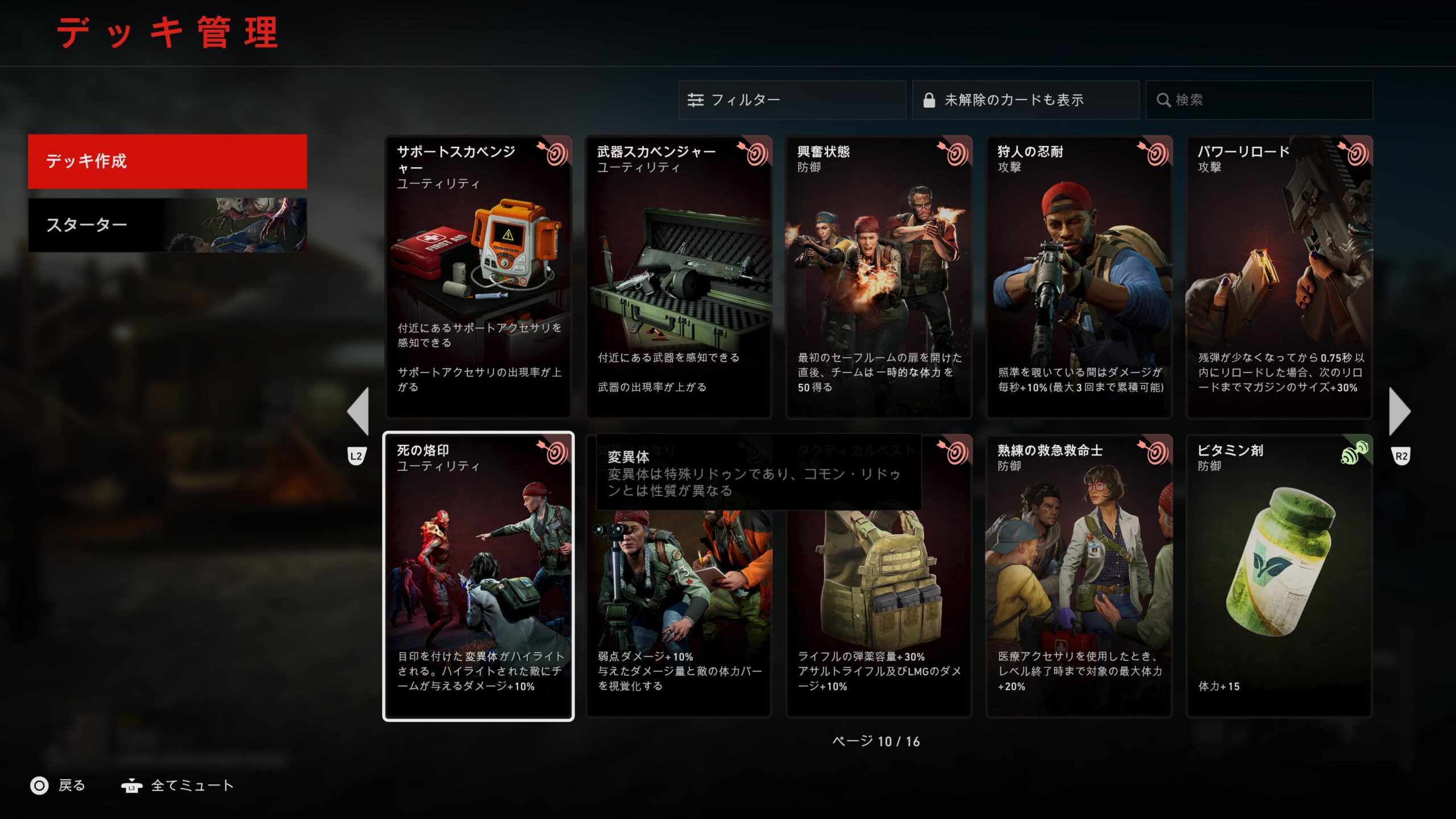Open the フィルター card filter
The height and width of the screenshot is (819, 1456).
pyautogui.click(x=792, y=100)
